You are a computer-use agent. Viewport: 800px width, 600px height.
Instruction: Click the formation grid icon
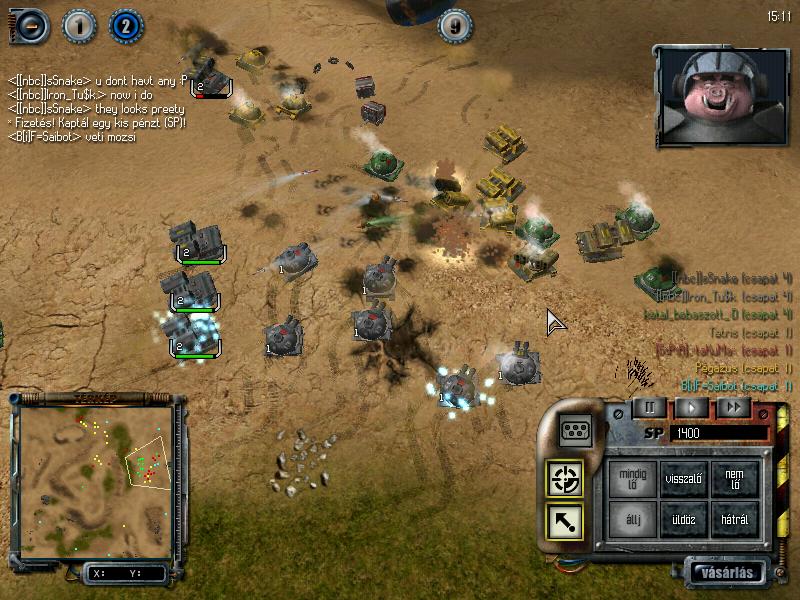pos(575,430)
